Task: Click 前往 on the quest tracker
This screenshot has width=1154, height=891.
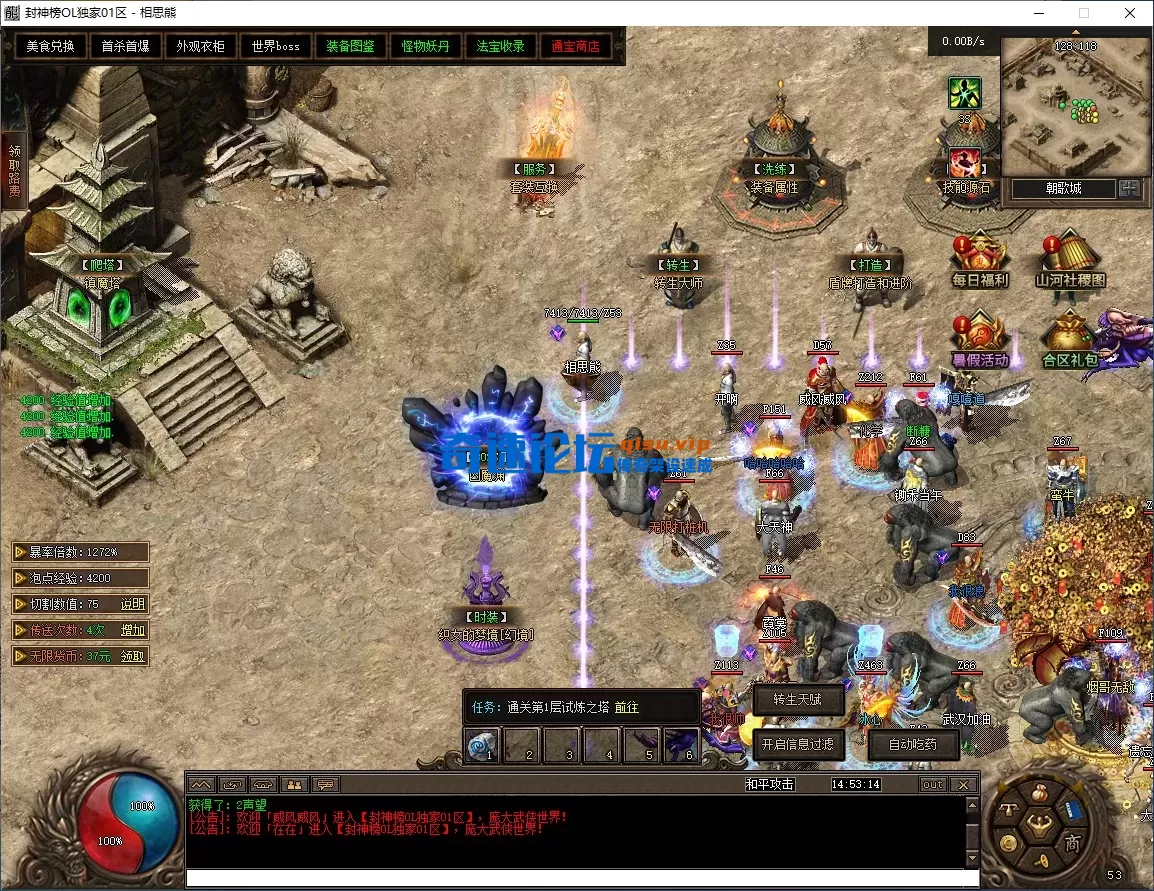Action: pyautogui.click(x=627, y=707)
